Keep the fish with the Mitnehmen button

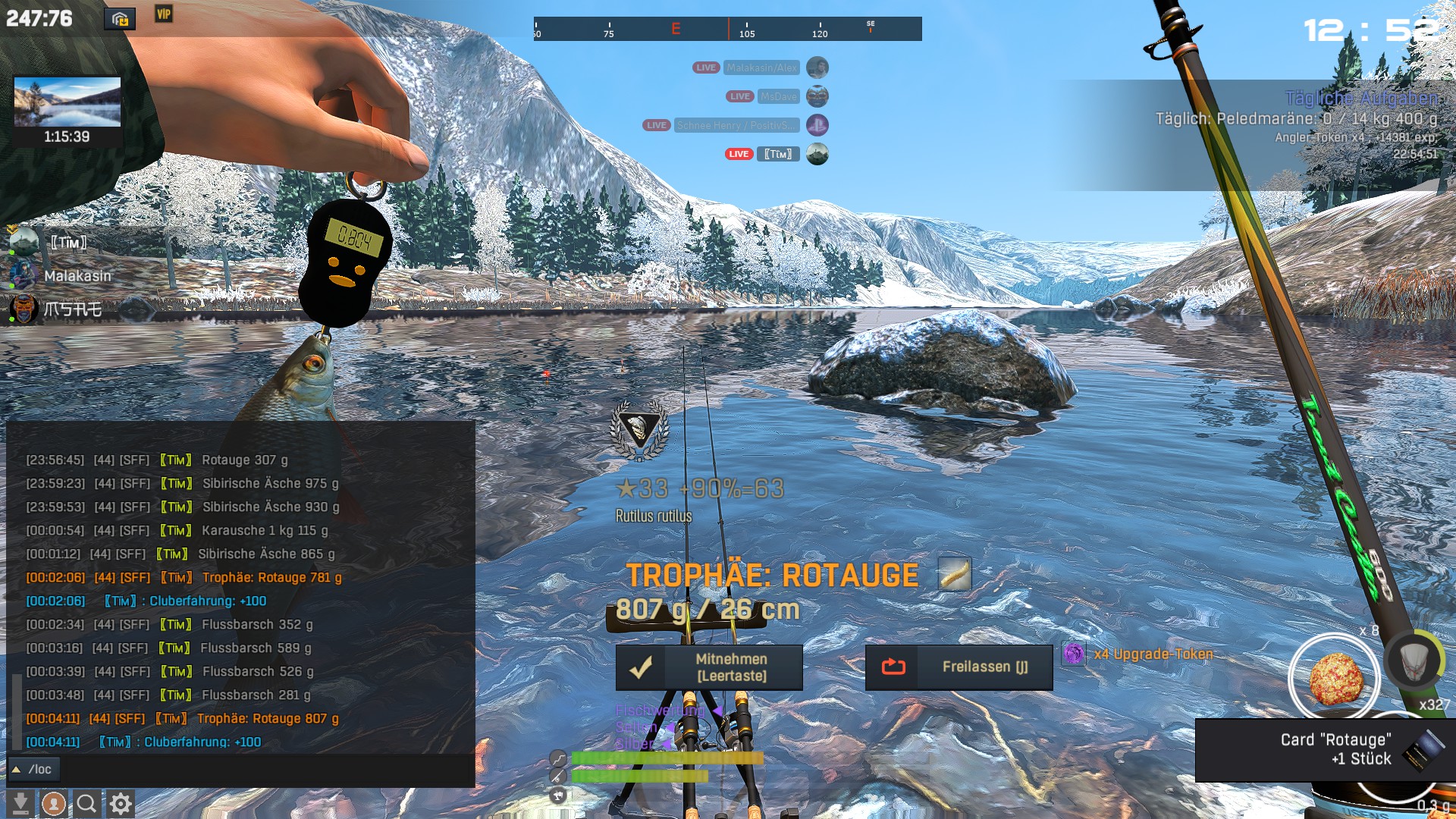coord(709,667)
